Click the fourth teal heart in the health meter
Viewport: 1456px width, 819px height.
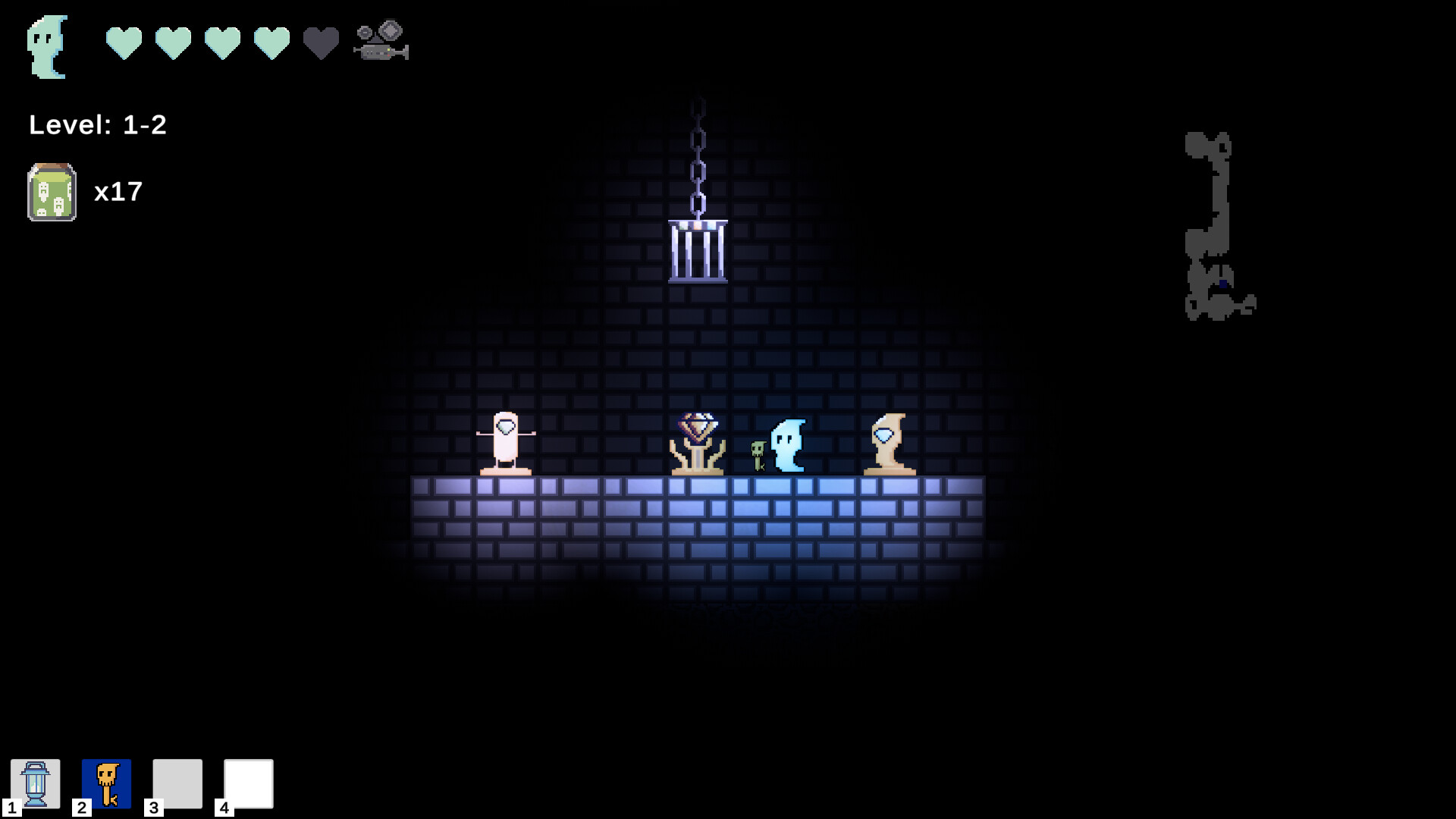pyautogui.click(x=271, y=42)
